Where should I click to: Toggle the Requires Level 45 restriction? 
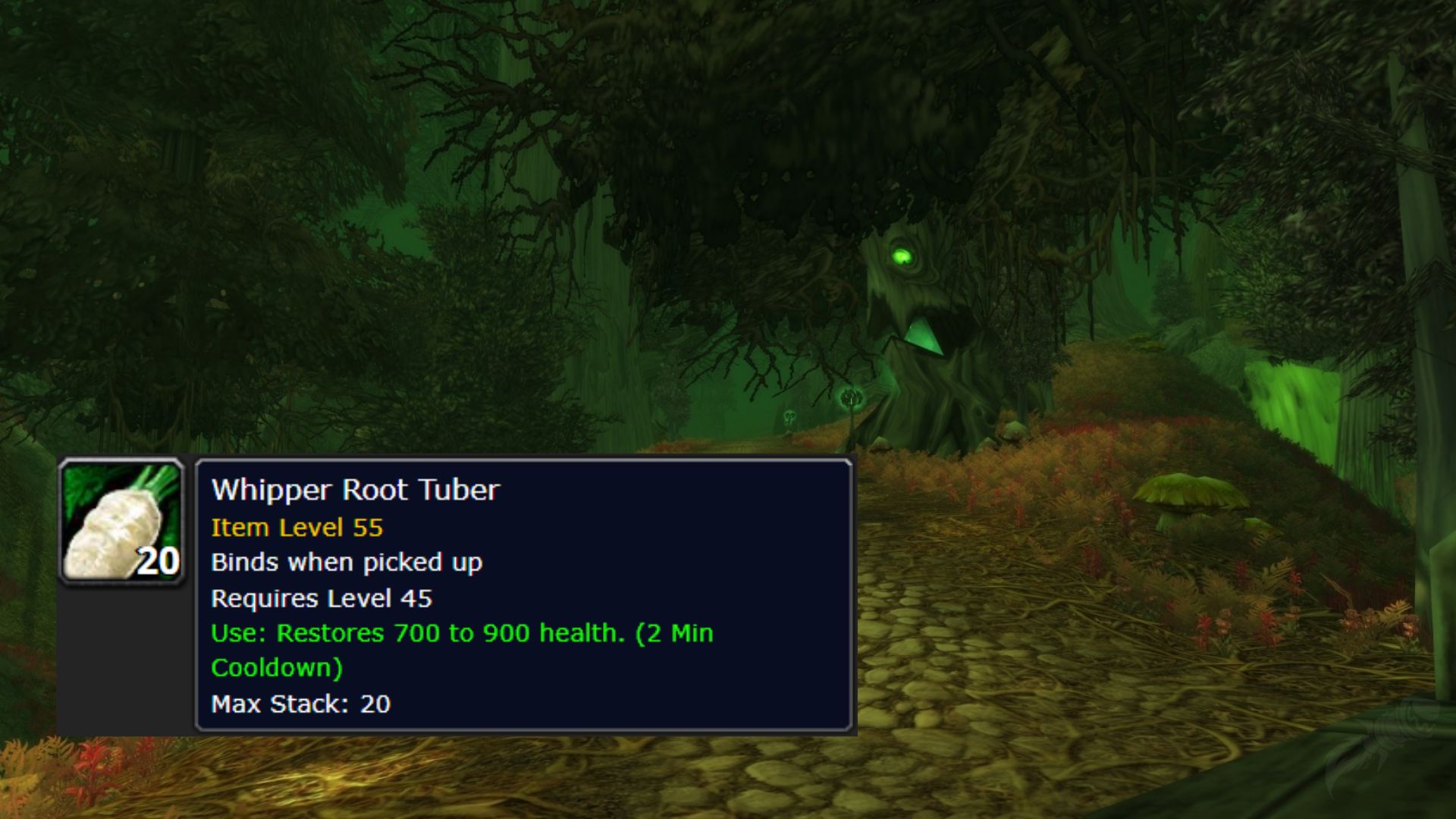[322, 598]
